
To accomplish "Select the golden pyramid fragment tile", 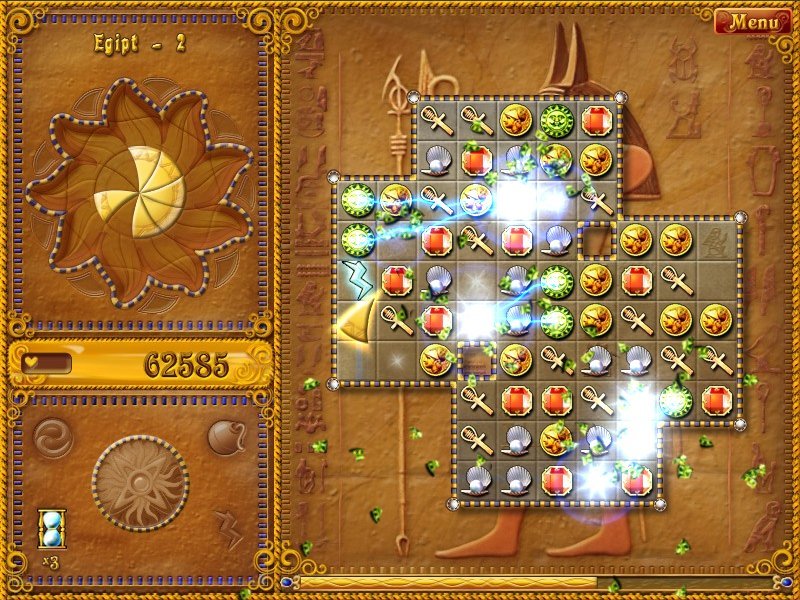I will point(354,322).
